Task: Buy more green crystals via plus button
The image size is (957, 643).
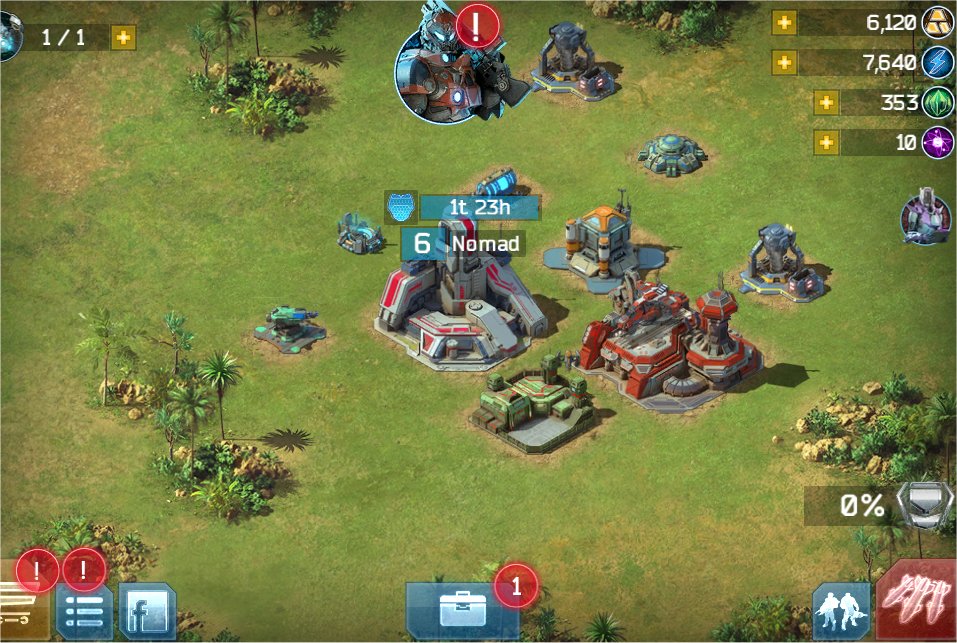Action: coord(826,103)
